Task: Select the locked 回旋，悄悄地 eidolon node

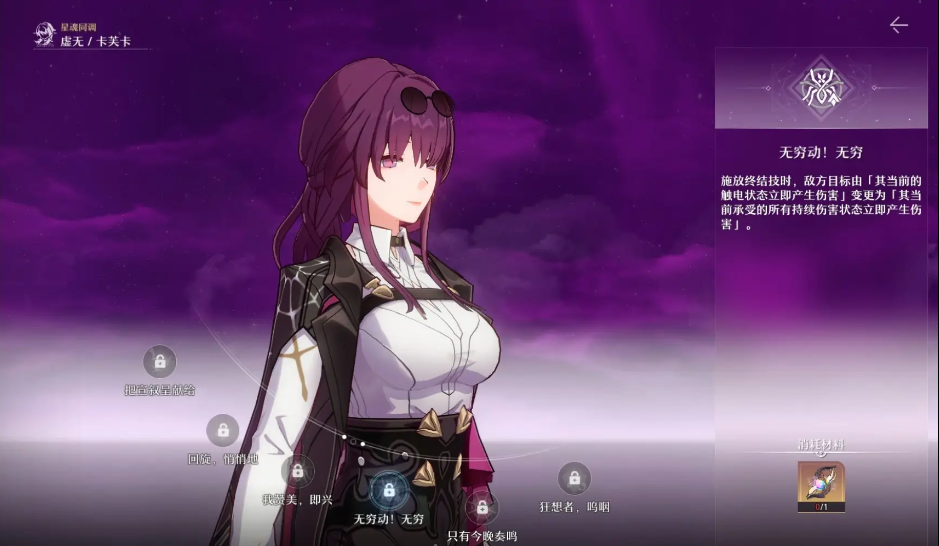Action: [x=222, y=431]
